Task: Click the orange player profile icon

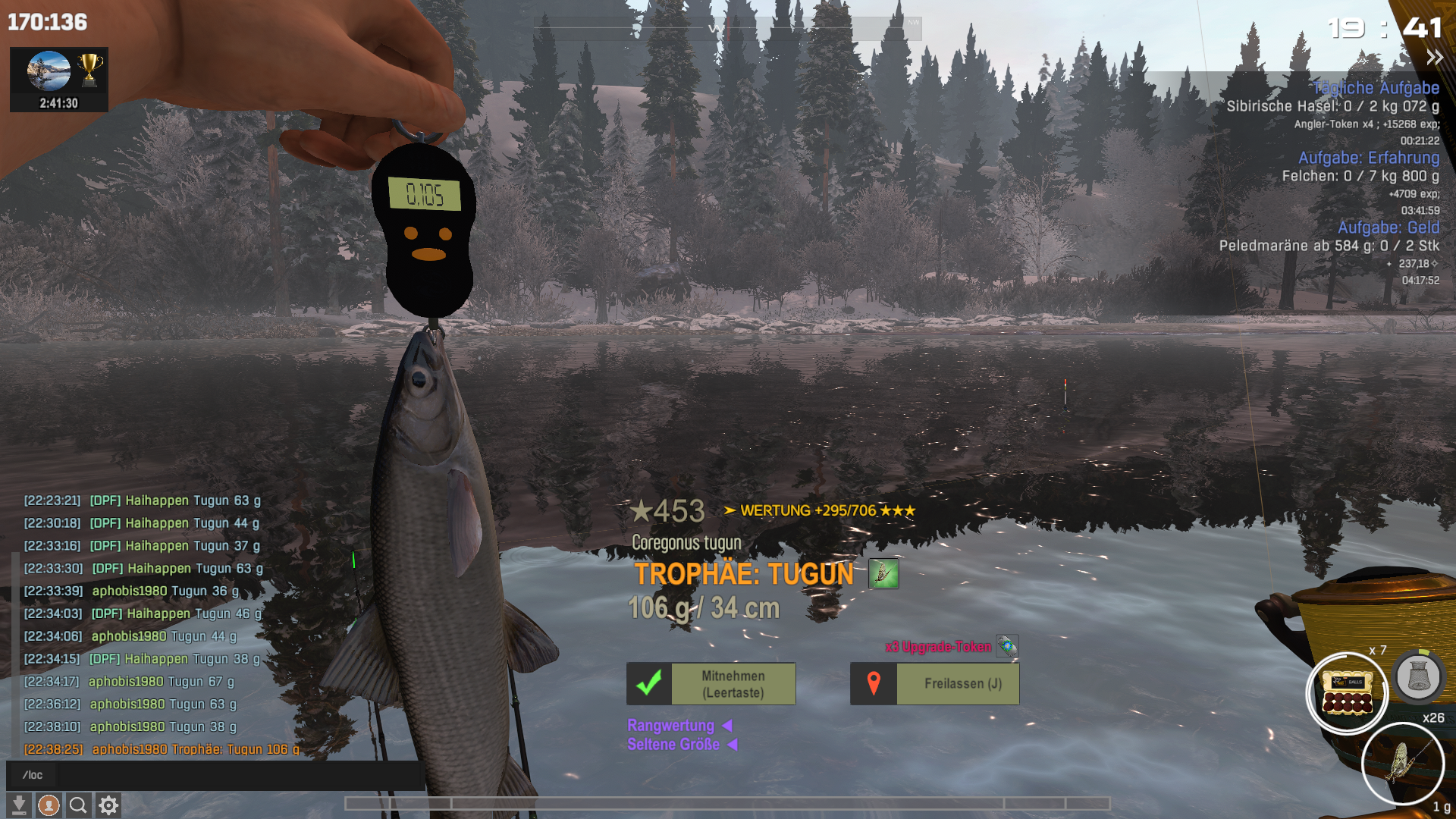Action: pos(49,805)
